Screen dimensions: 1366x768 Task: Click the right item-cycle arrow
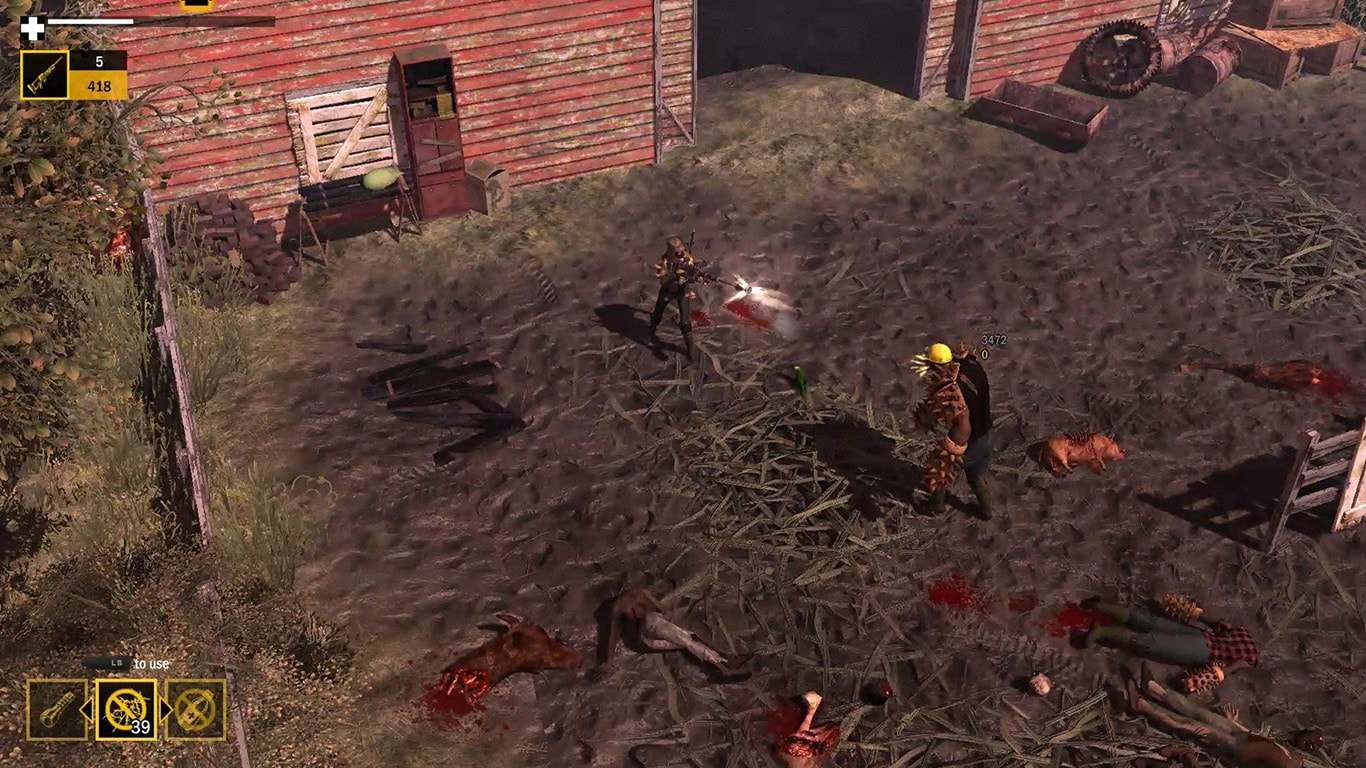point(166,710)
